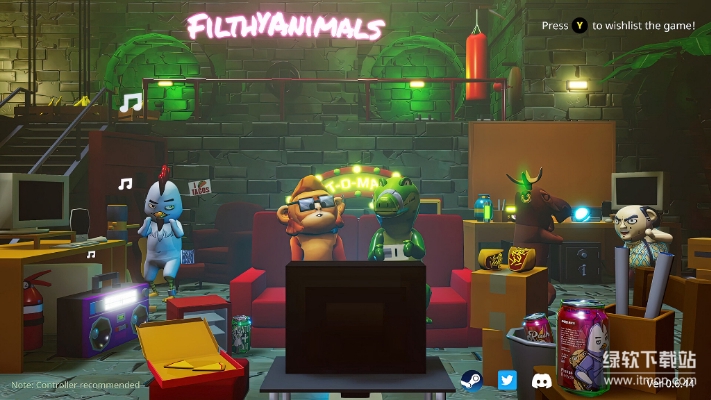Open the Twitter bird link

coord(507,380)
